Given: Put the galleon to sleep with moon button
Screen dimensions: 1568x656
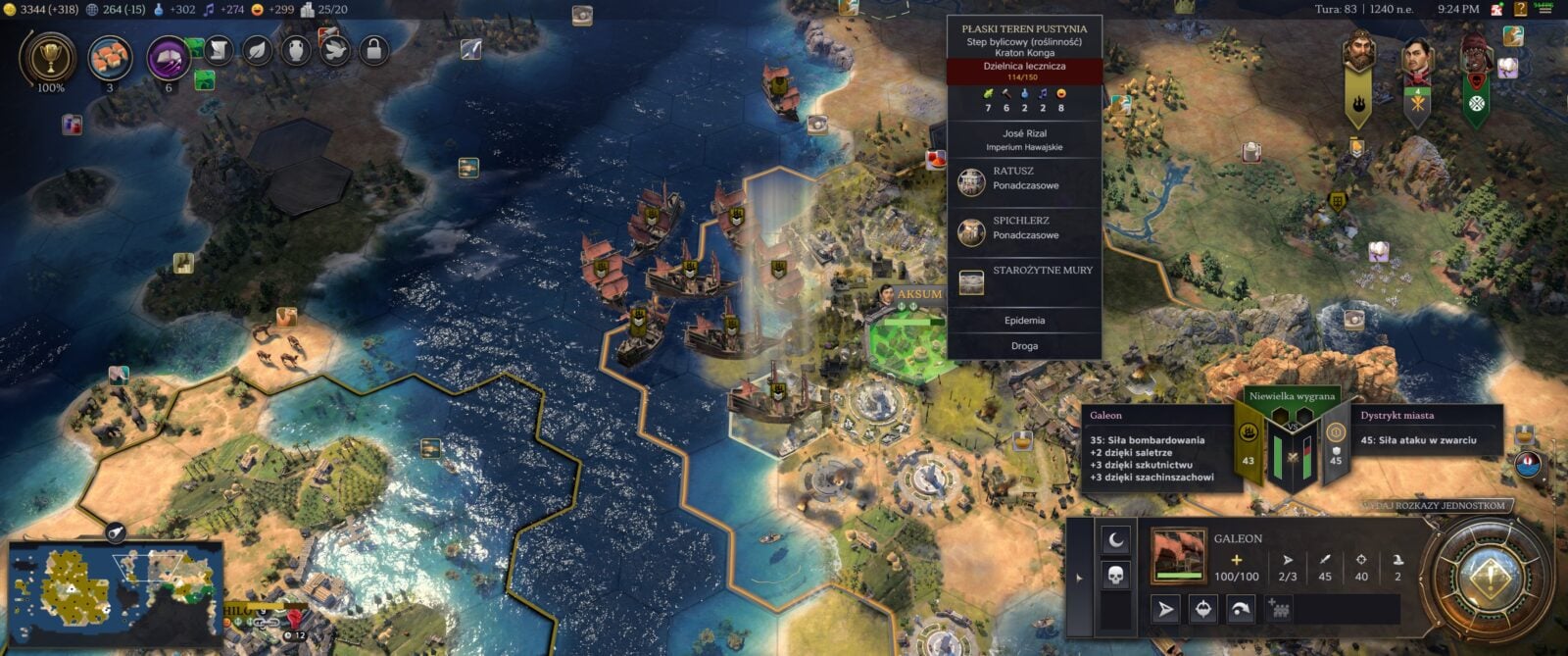Looking at the screenshot, I should point(1115,539).
